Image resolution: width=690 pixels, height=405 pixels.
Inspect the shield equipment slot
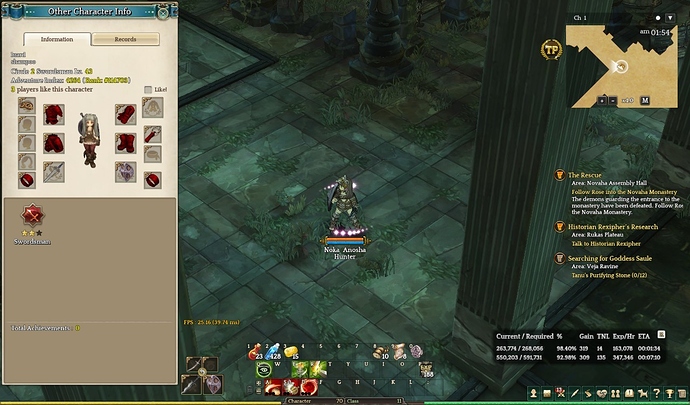[124, 171]
